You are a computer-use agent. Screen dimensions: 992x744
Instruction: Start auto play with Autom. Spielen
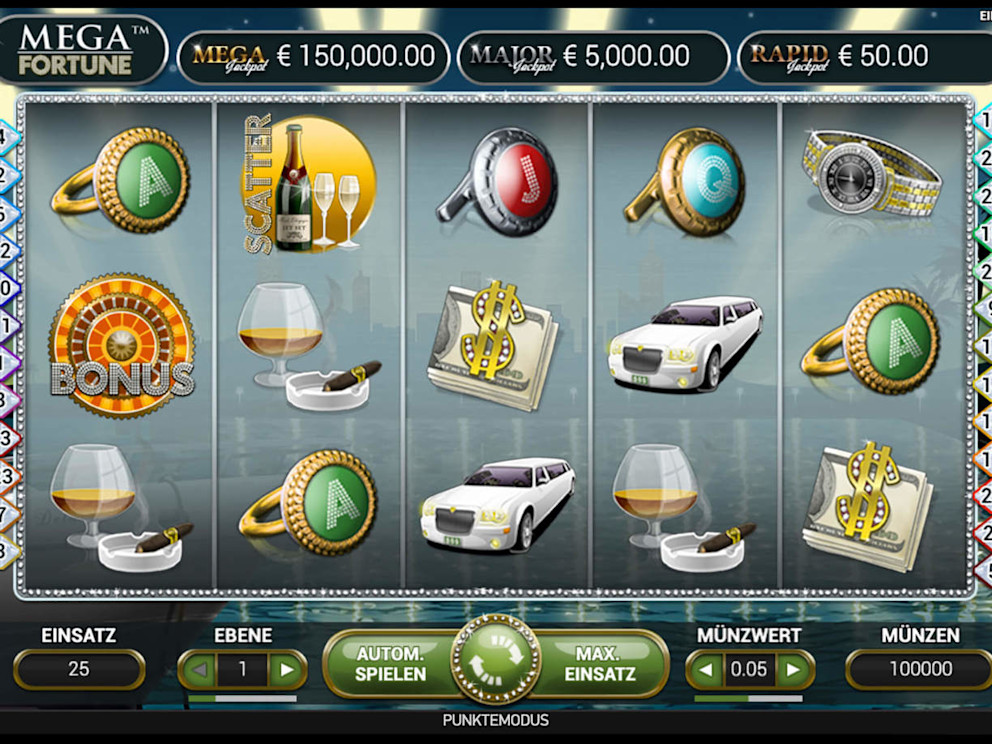click(x=390, y=664)
